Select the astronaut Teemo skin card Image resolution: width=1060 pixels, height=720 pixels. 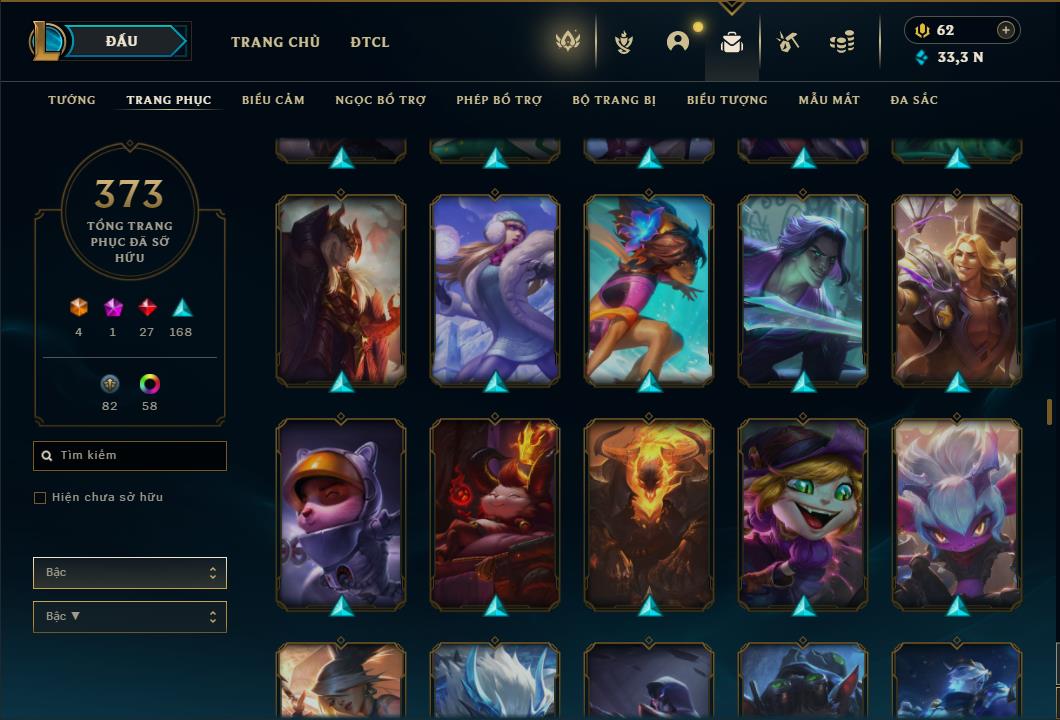pyautogui.click(x=341, y=514)
